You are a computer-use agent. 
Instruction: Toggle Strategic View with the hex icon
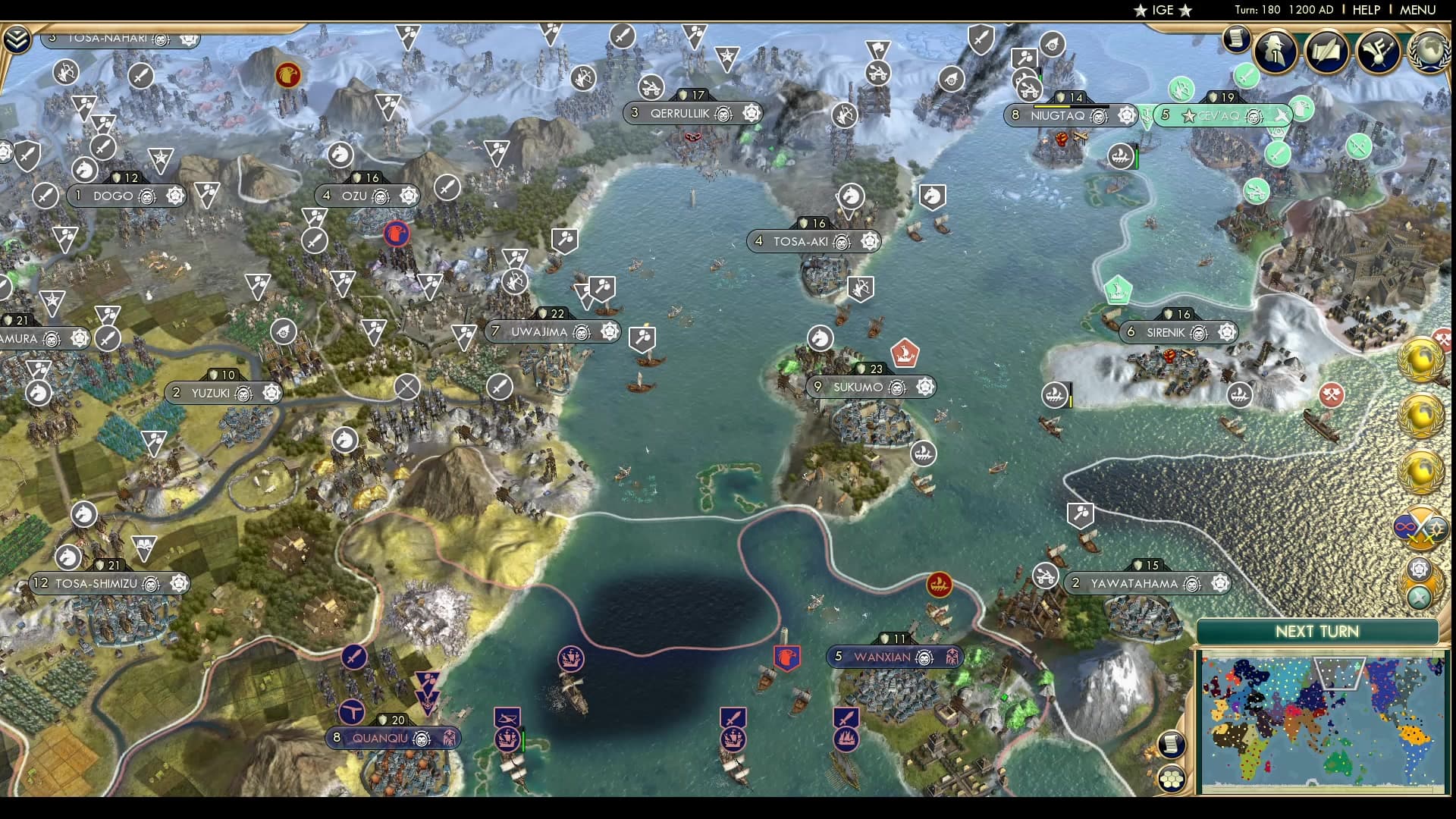coord(1171,778)
